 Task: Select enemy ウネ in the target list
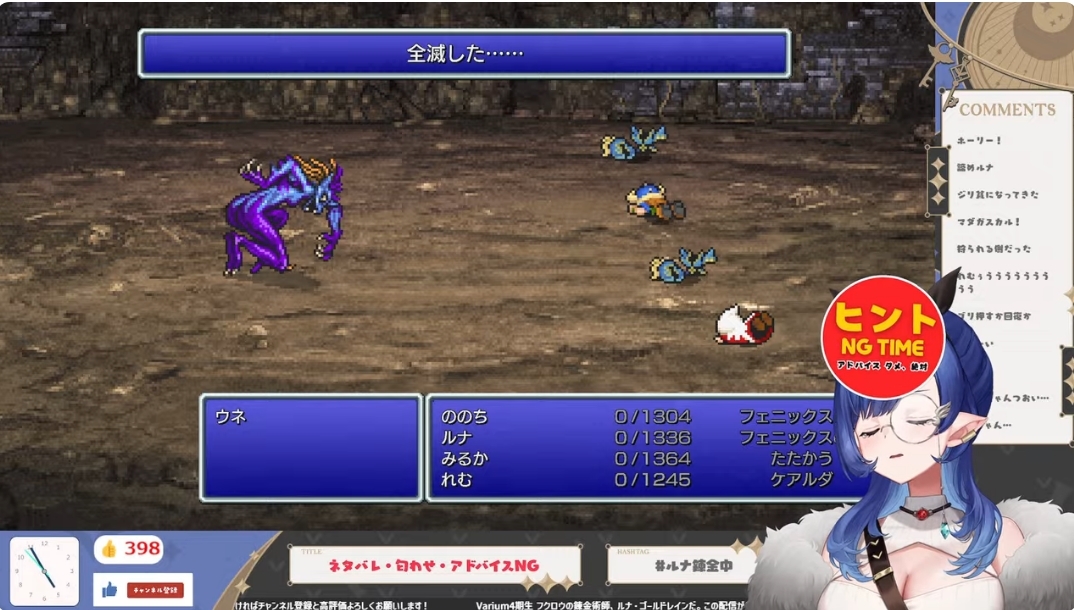coord(231,417)
